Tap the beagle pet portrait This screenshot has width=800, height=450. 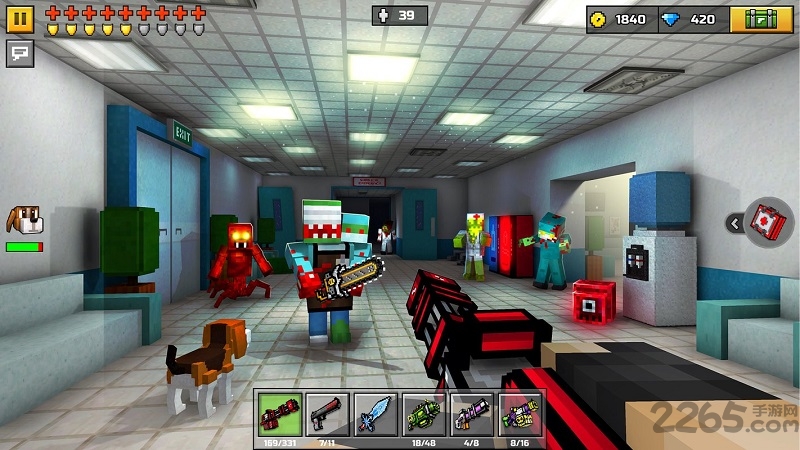[x=24, y=220]
